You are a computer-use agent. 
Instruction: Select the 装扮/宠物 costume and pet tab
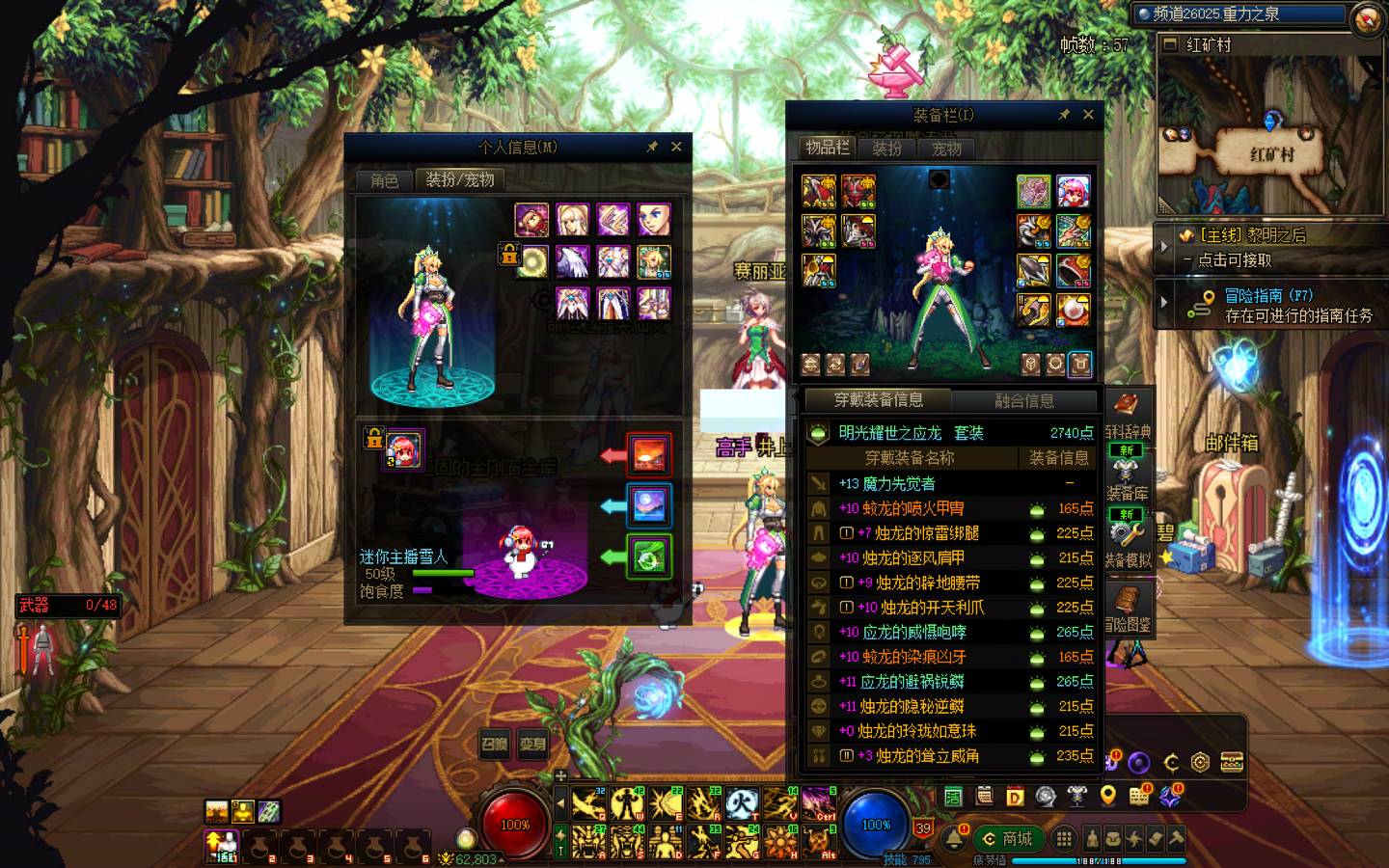point(460,180)
